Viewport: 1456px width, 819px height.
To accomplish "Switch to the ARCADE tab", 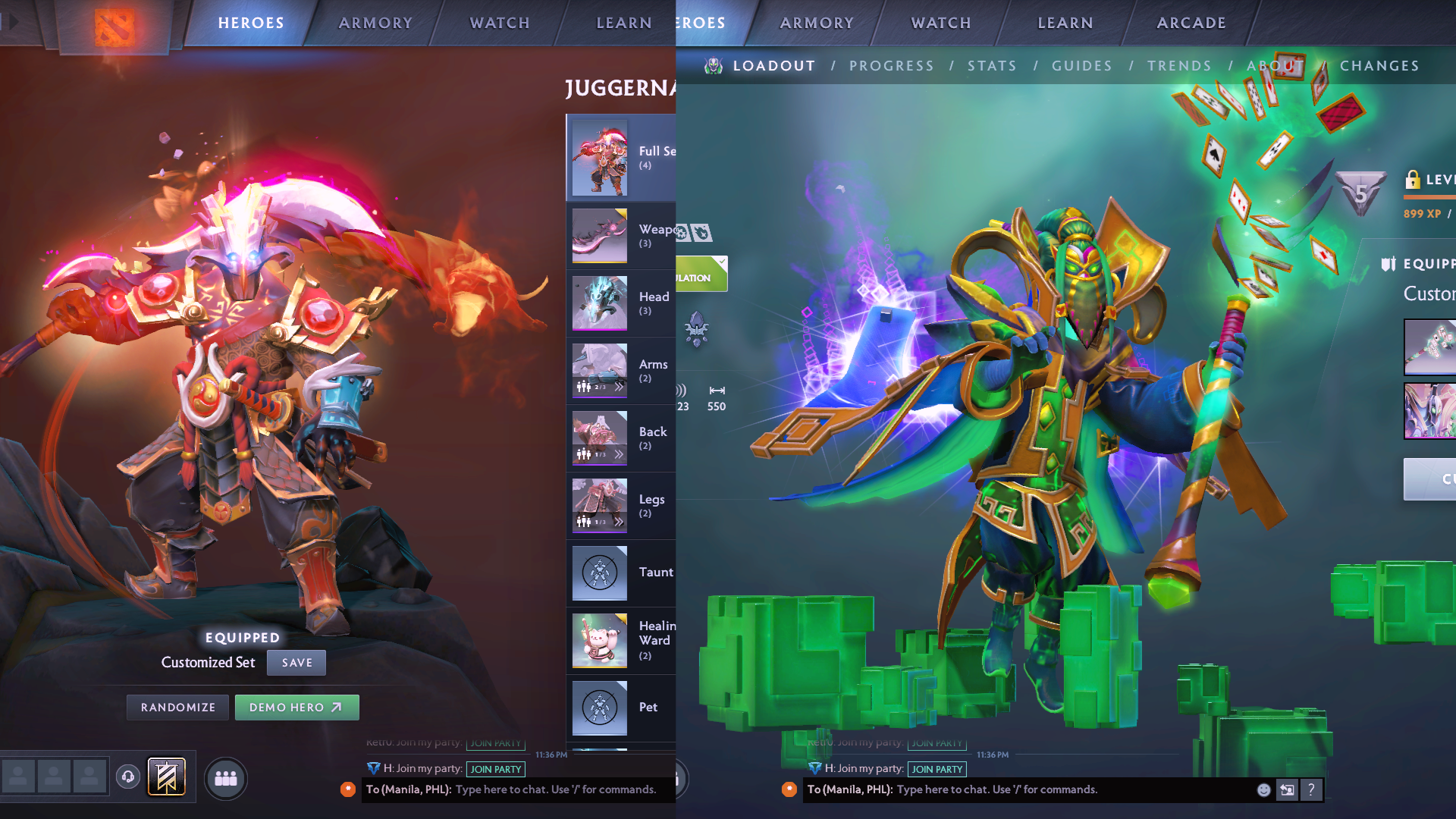I will coord(1191,22).
